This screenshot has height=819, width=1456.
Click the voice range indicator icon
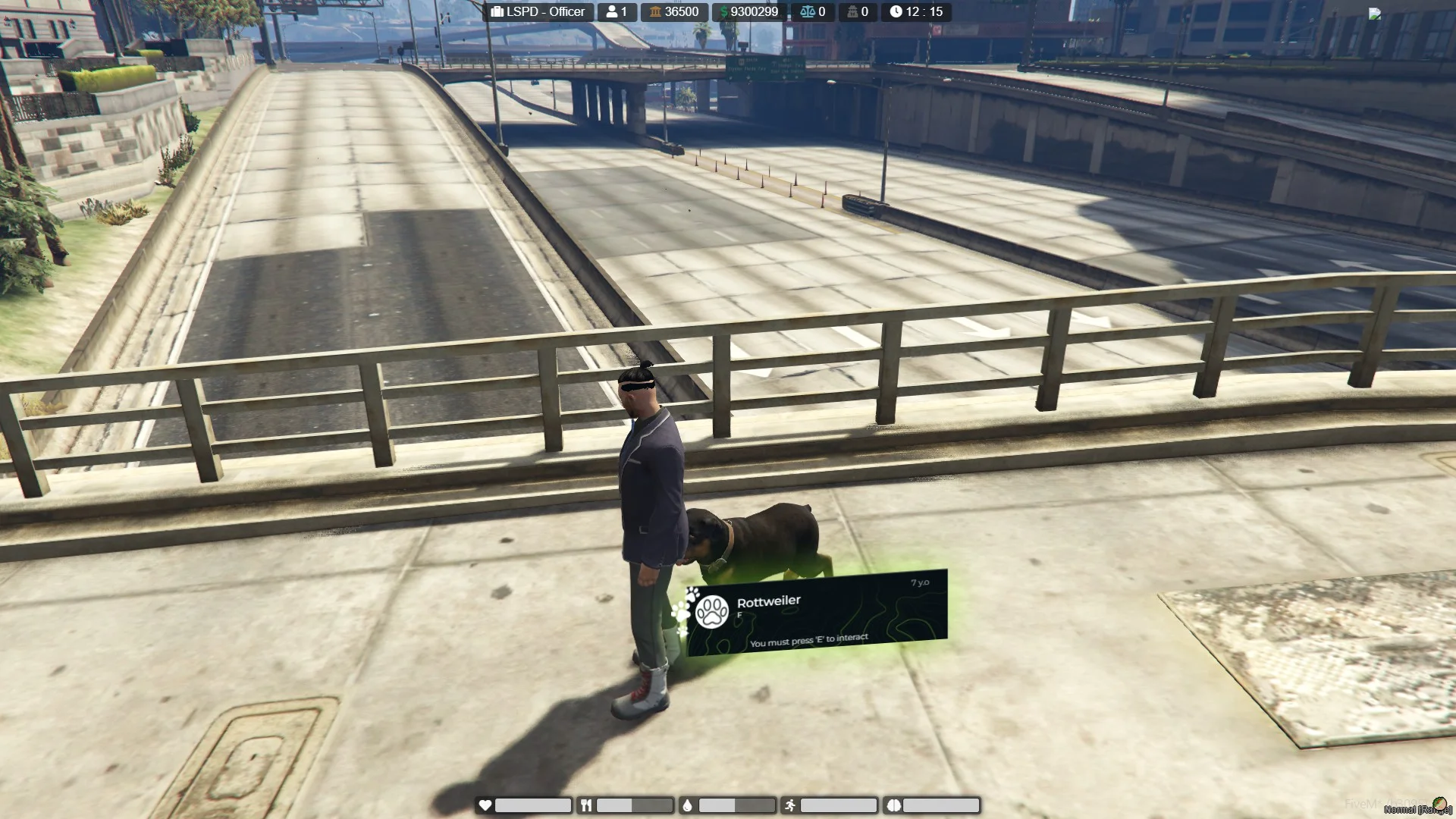pyautogui.click(x=1439, y=805)
